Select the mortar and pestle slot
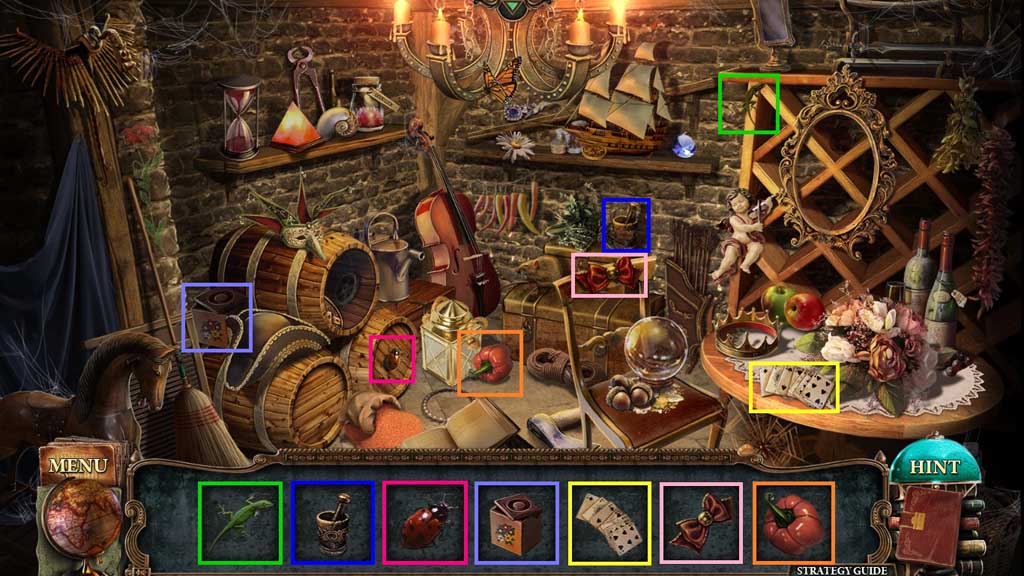 click(x=333, y=521)
